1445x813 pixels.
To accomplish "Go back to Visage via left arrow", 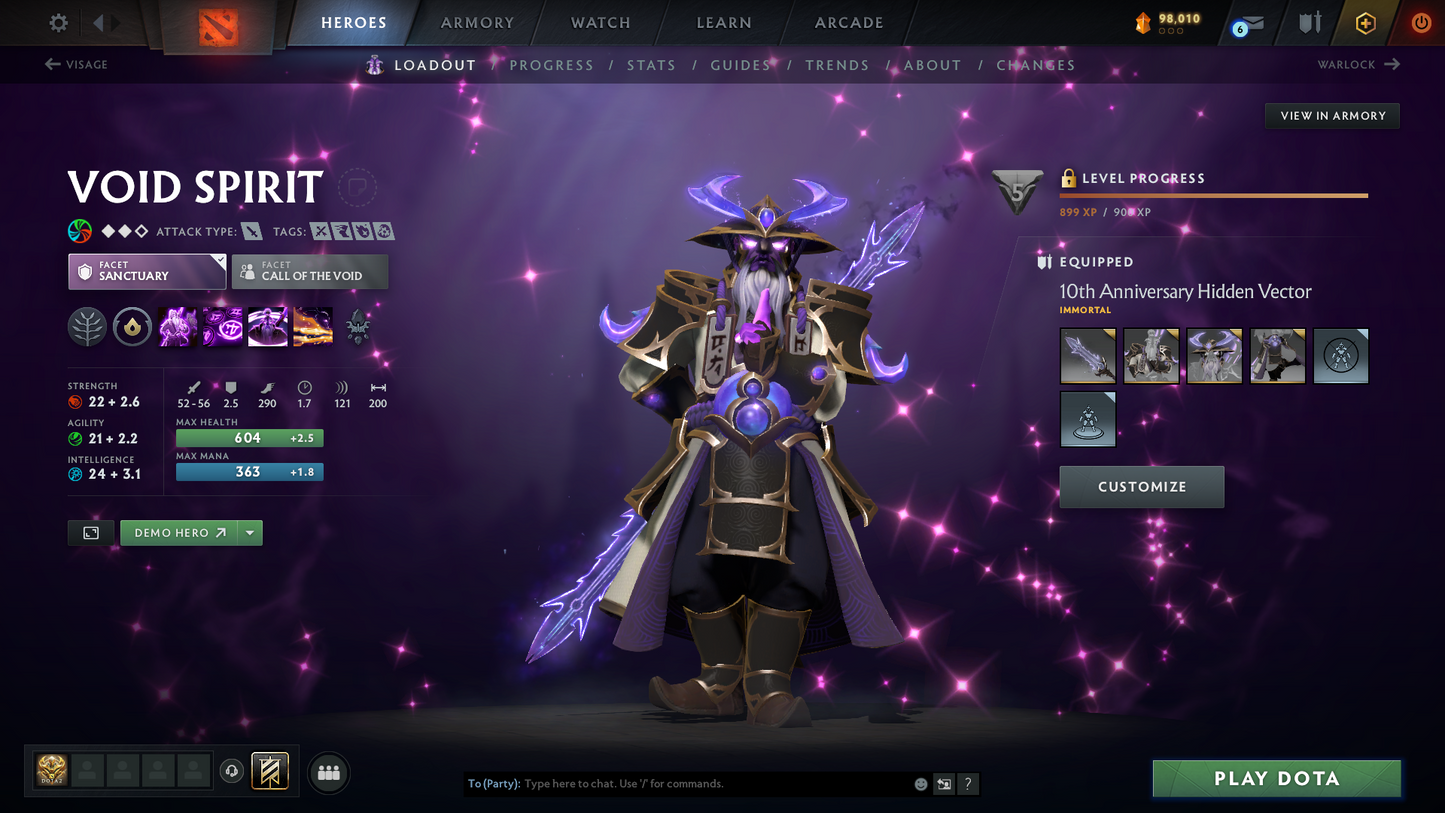I will pyautogui.click(x=50, y=64).
